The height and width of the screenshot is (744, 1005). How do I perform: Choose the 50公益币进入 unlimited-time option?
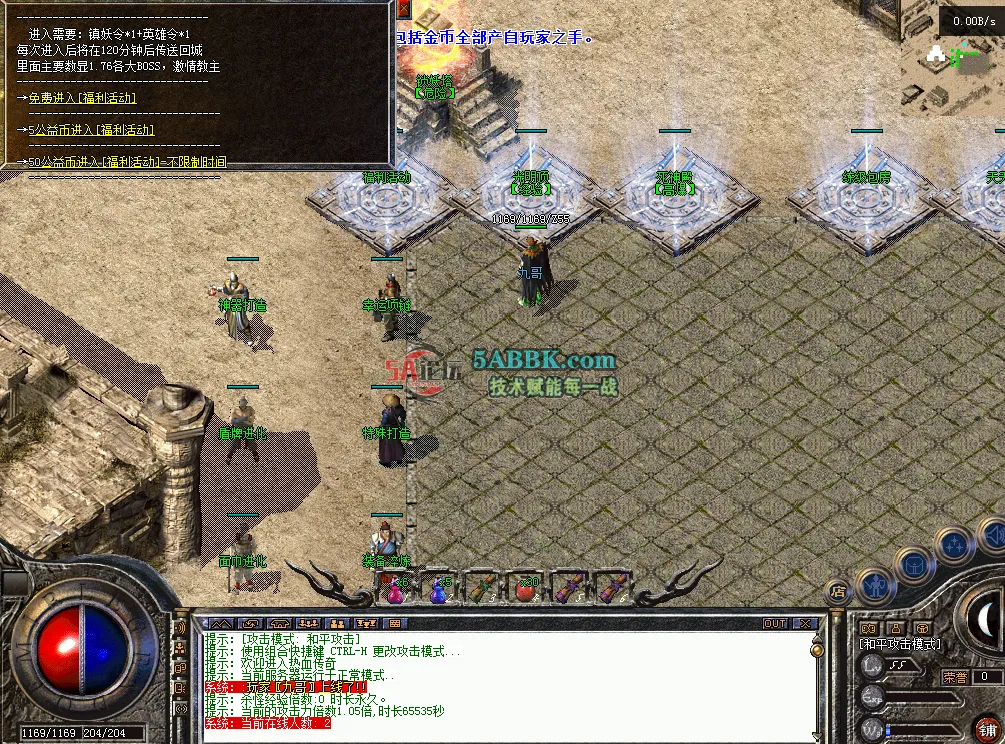point(126,162)
